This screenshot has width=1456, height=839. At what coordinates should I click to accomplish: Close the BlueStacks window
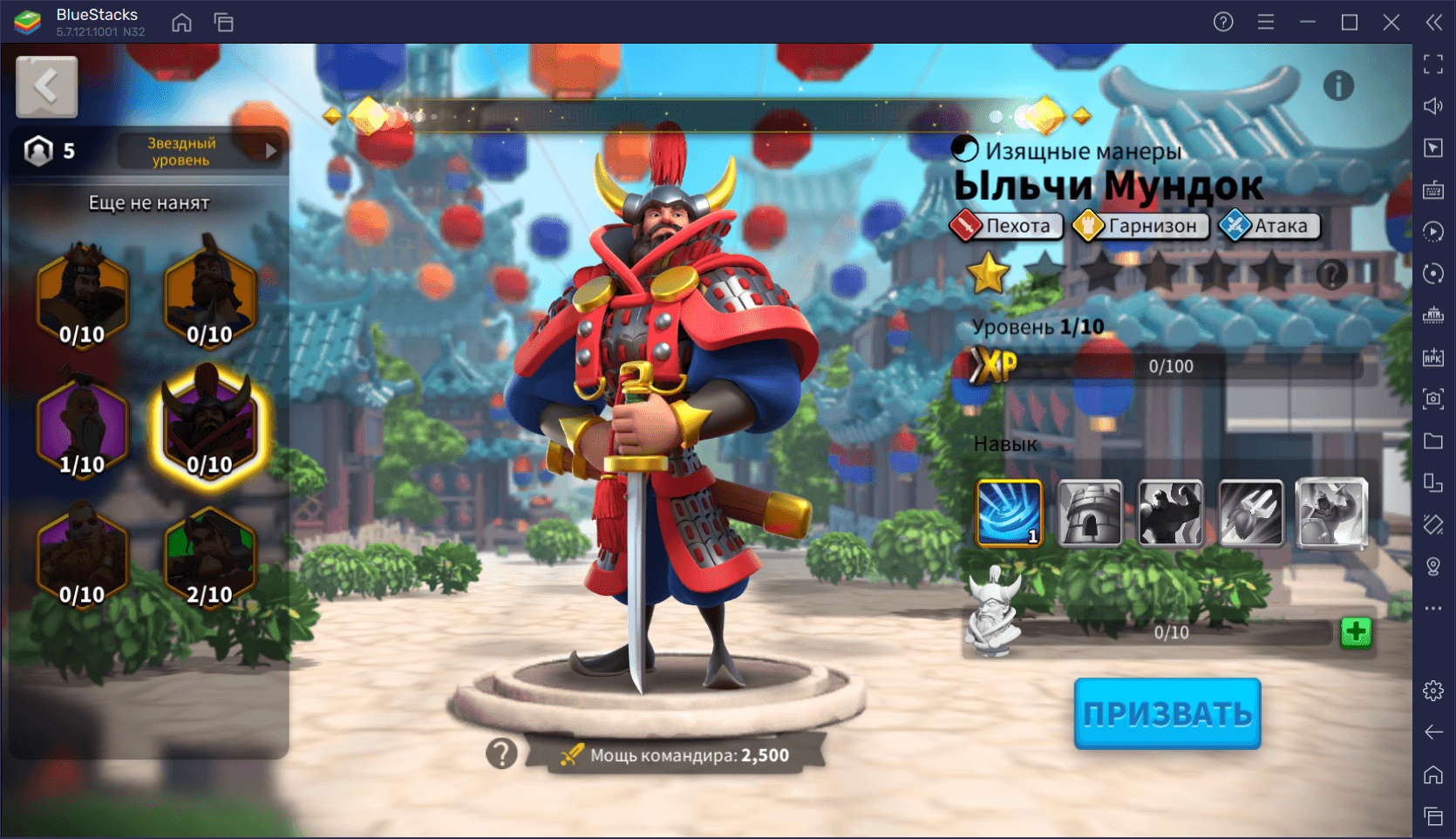pos(1391,22)
